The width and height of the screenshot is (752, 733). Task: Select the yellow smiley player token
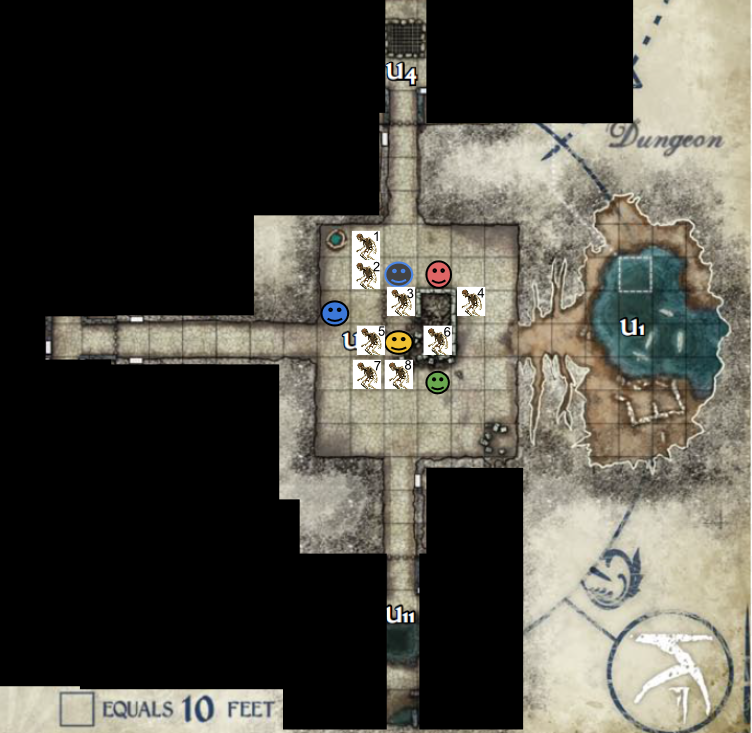(399, 343)
